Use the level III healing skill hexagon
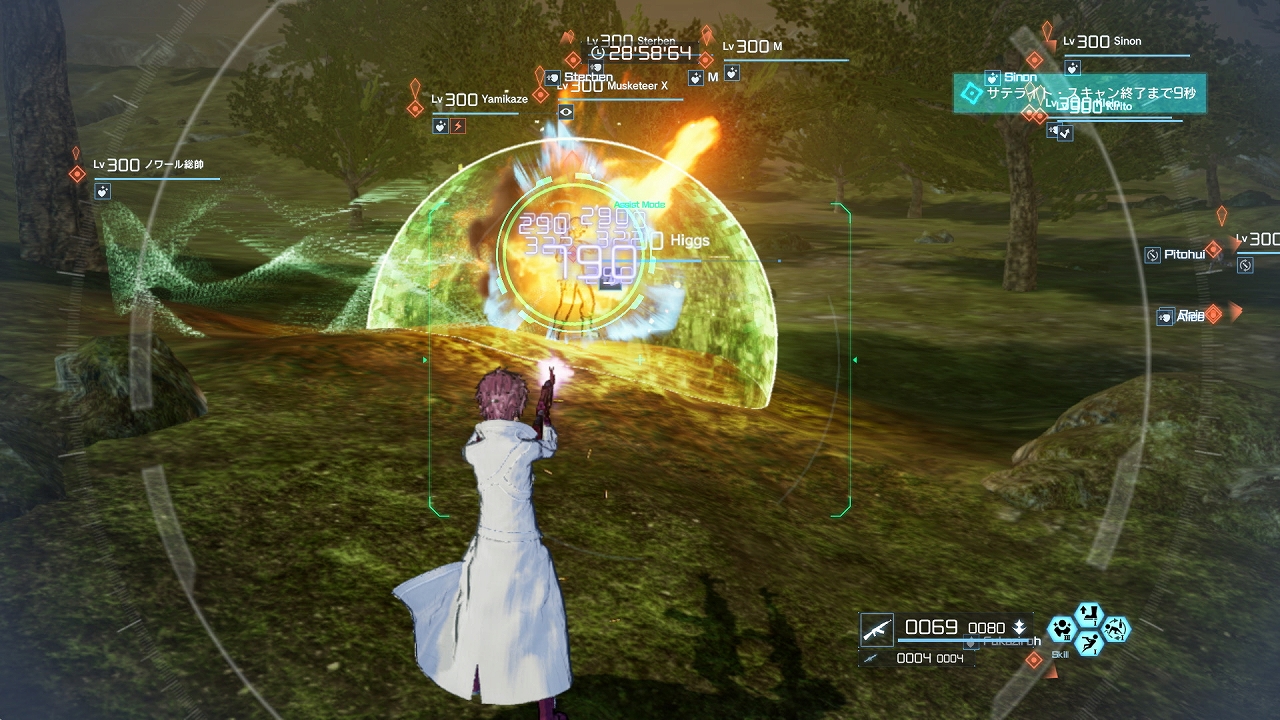 (x=1060, y=631)
